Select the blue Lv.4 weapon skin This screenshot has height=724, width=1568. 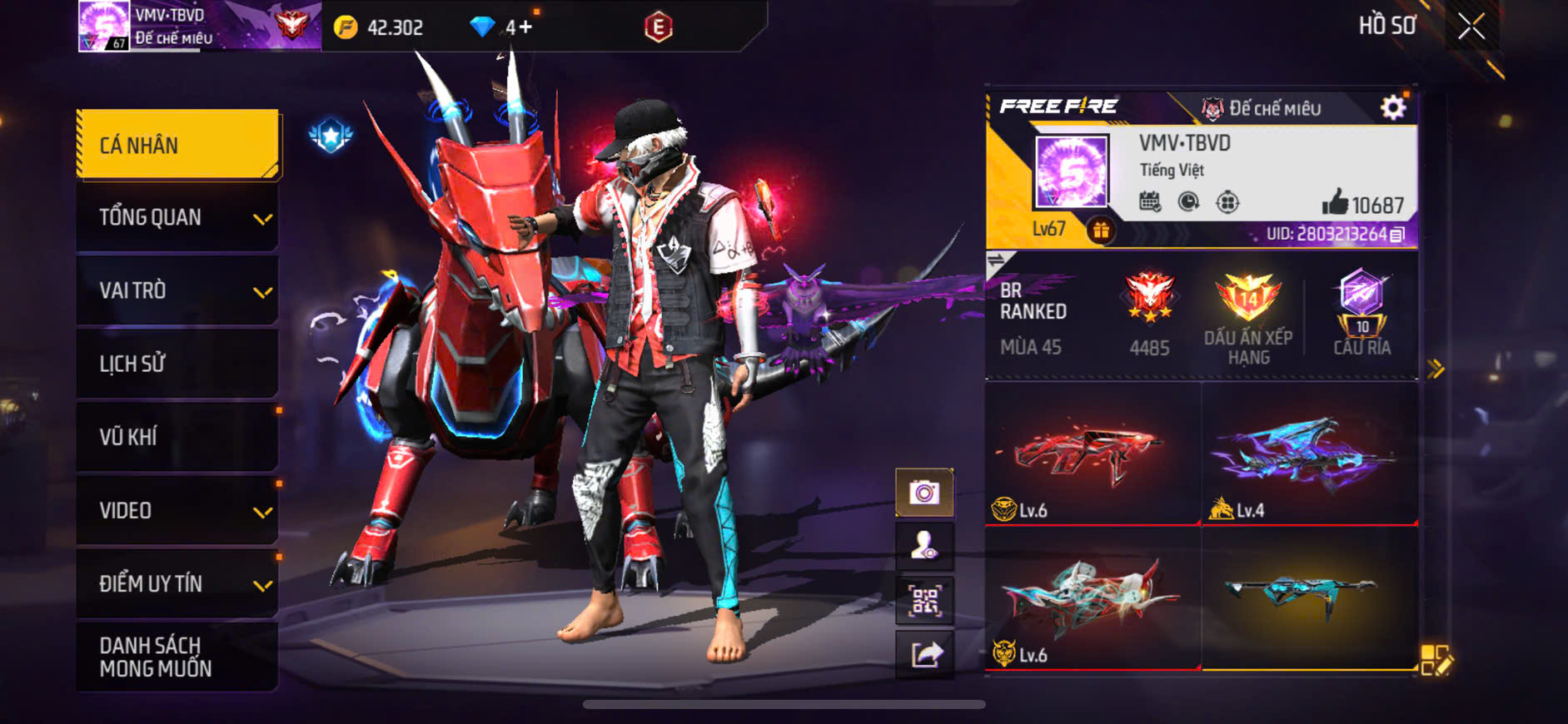tap(1309, 454)
